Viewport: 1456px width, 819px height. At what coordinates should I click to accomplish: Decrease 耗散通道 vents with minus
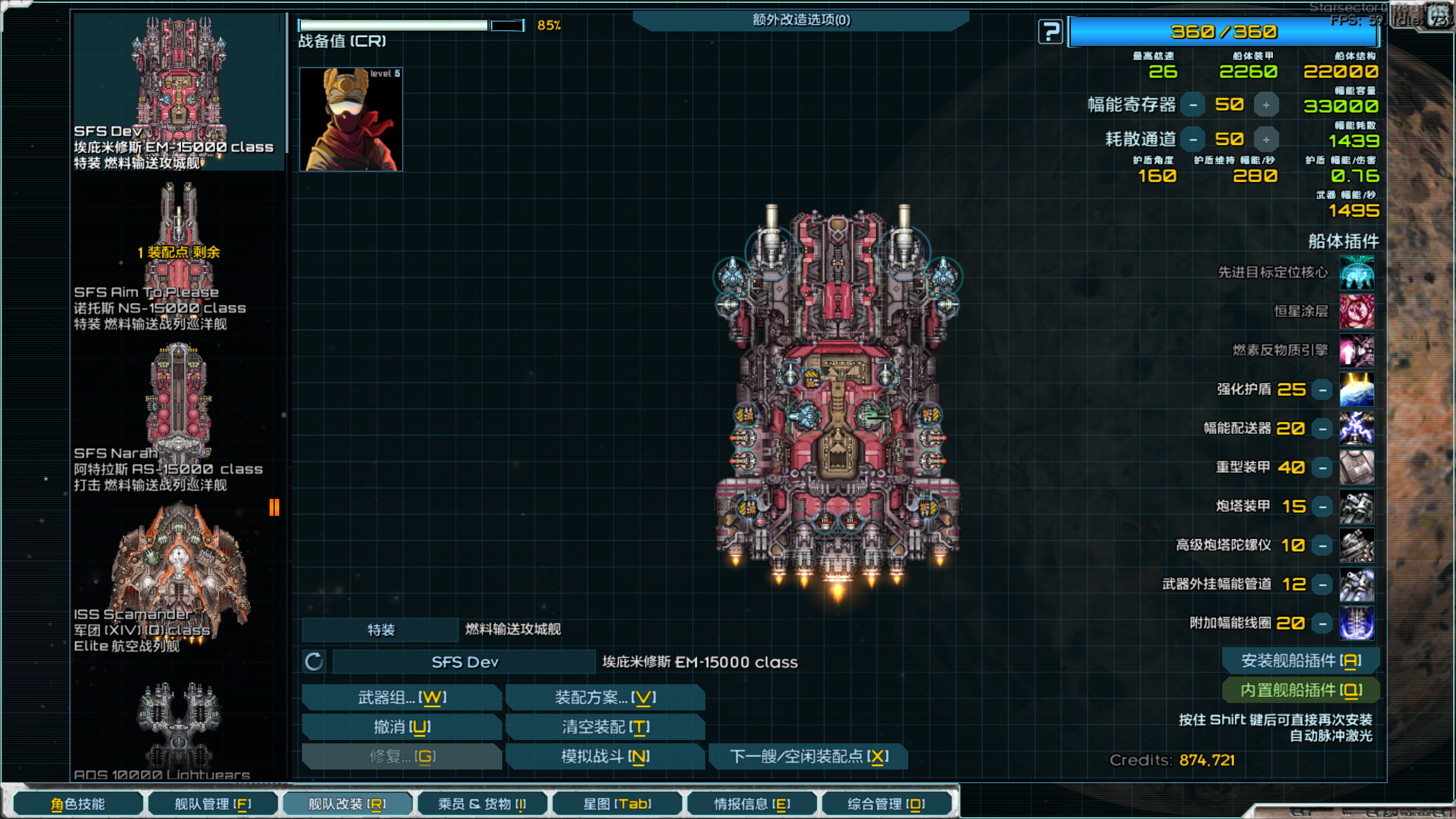pyautogui.click(x=1193, y=140)
